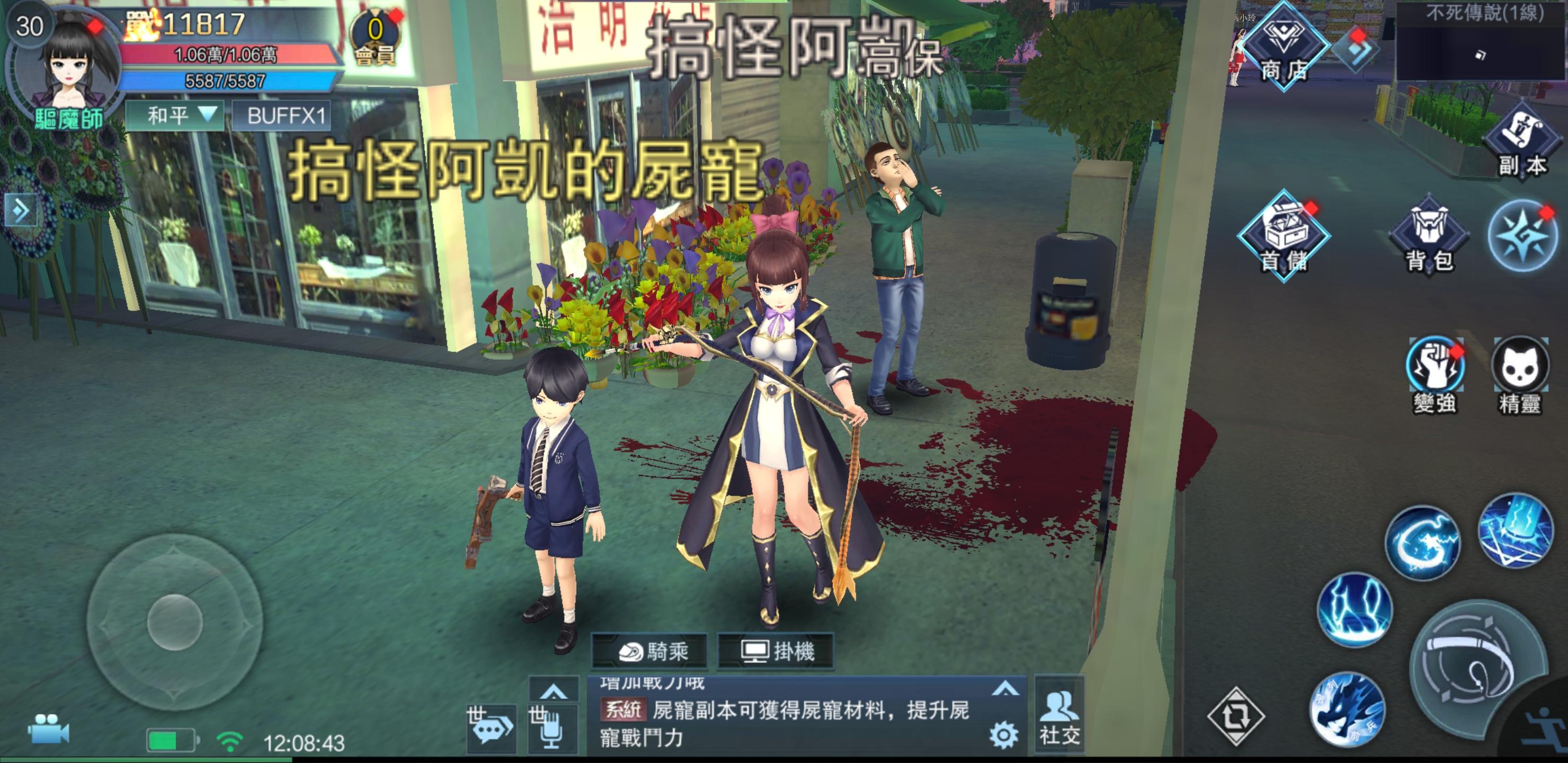Open chat settings gear icon
This screenshot has width=1568, height=763.
pos(1003,735)
